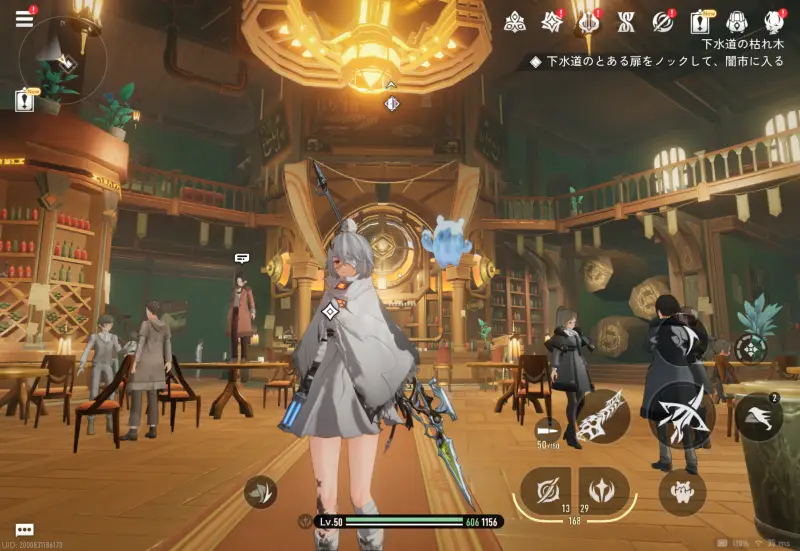800x551 pixels.
Task: Open the three-petal emblem icon
Action: pos(515,21)
